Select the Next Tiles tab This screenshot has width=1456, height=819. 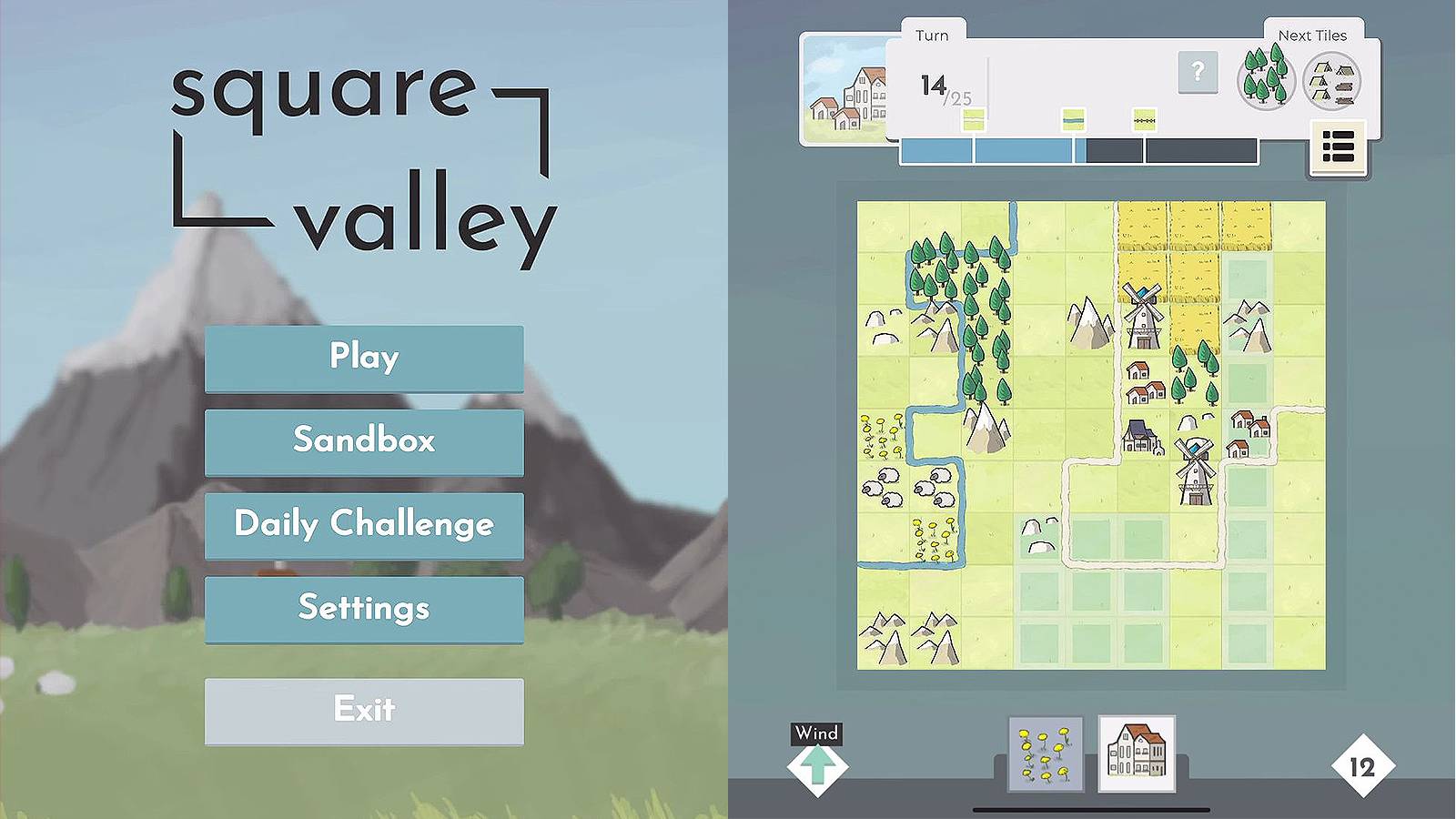[x=1314, y=35]
